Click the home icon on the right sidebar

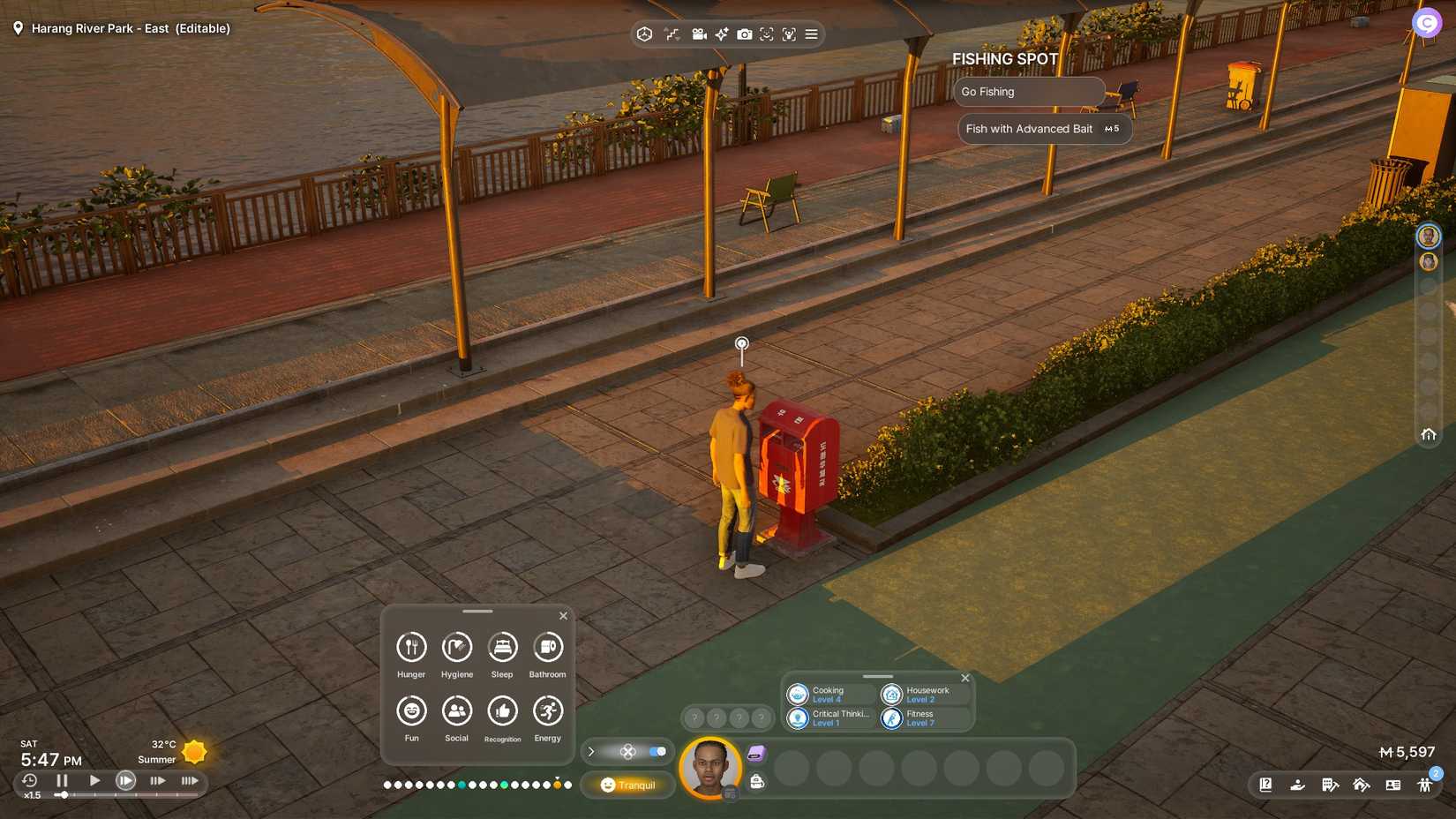[x=1429, y=434]
